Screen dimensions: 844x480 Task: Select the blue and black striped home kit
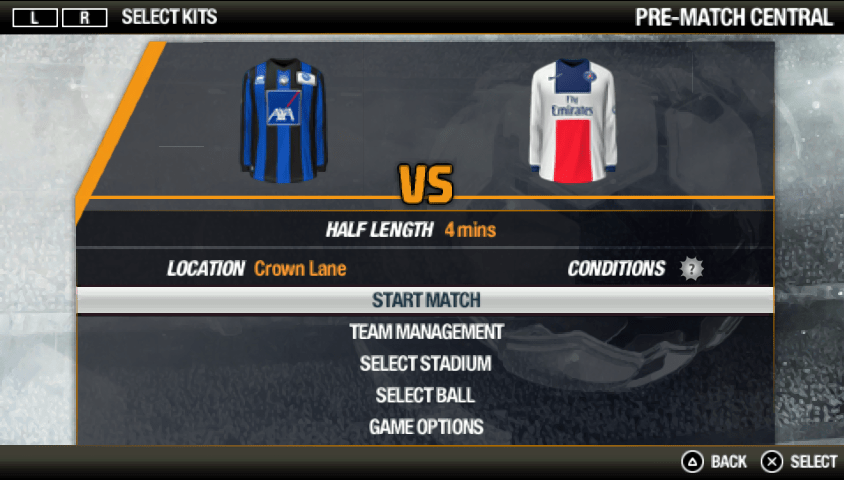coord(284,119)
